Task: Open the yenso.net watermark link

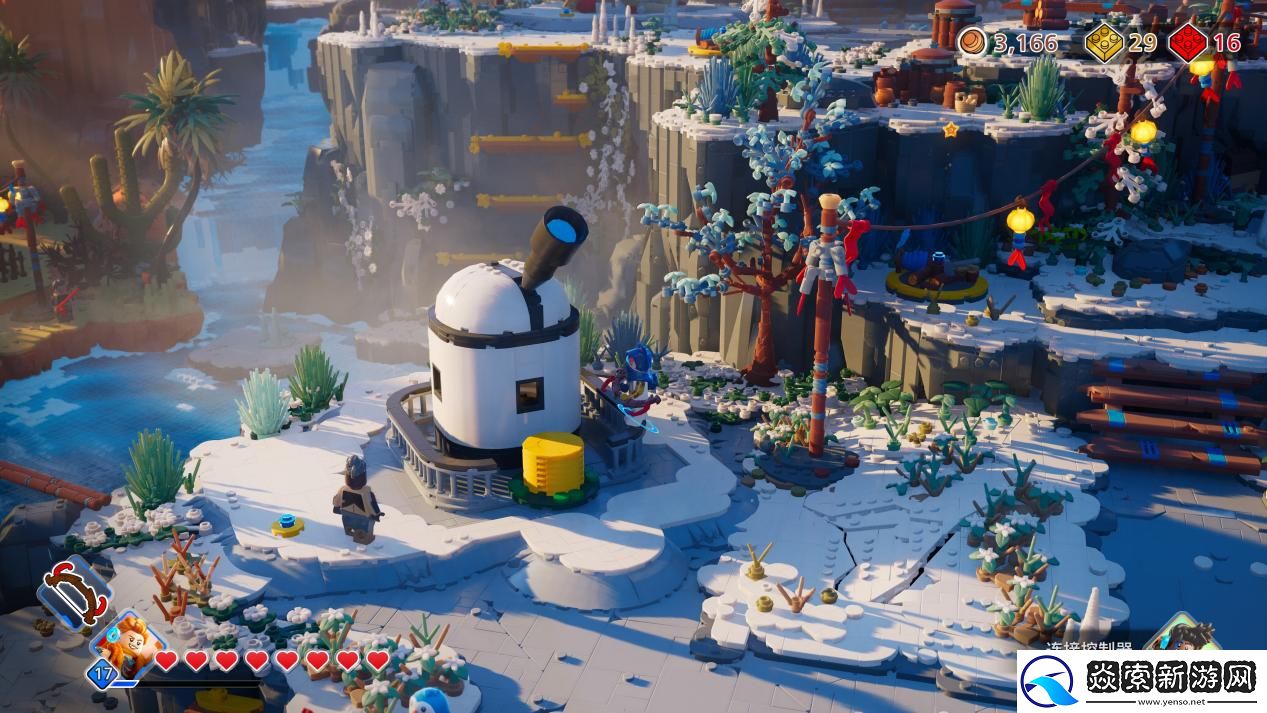Action: [x=1141, y=682]
